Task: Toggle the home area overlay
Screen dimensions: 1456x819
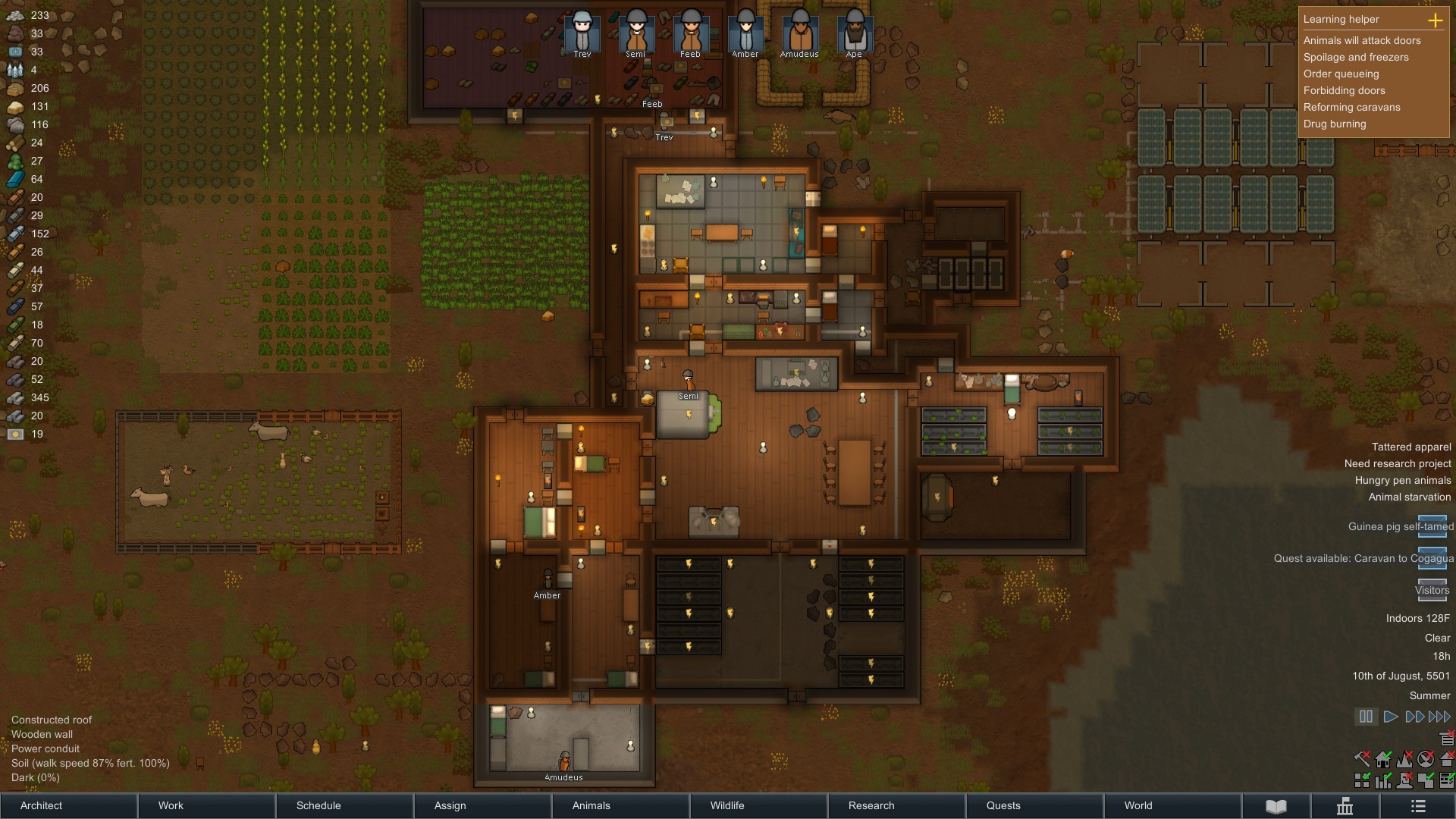Action: coord(1385,761)
